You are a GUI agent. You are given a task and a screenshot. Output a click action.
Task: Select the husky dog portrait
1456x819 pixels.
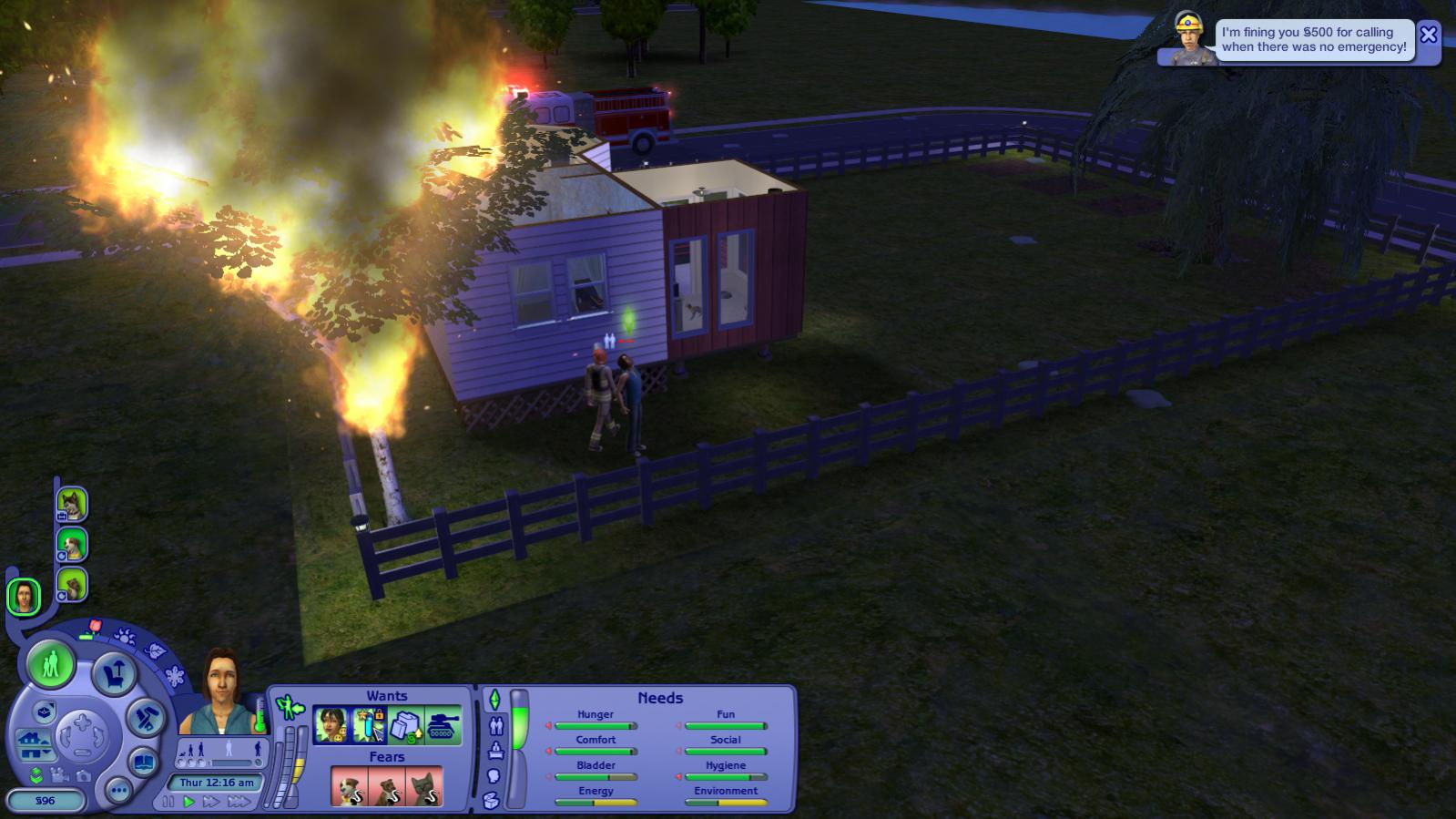click(x=71, y=504)
